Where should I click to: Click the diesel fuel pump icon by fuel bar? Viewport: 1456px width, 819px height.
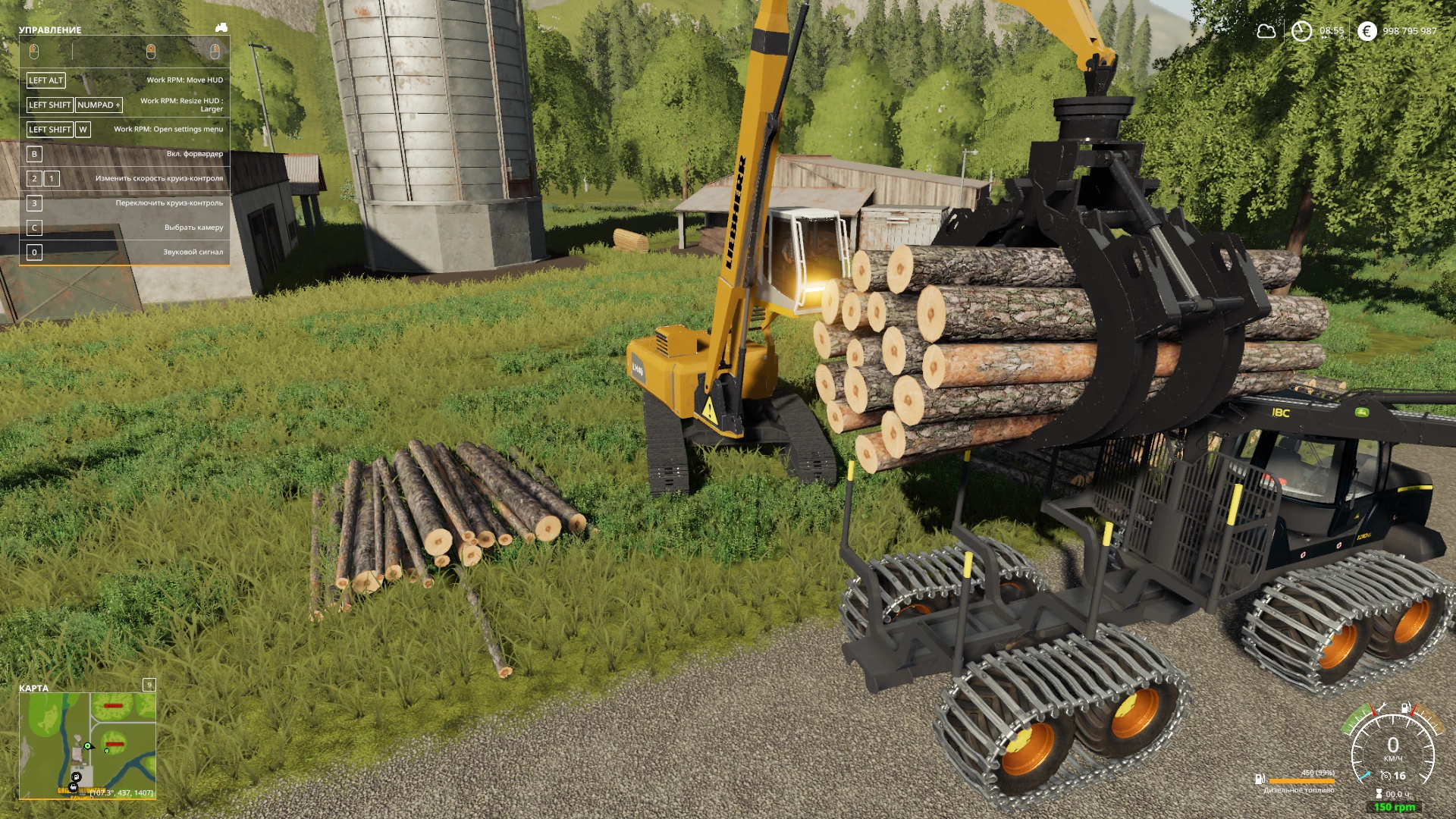(1259, 779)
